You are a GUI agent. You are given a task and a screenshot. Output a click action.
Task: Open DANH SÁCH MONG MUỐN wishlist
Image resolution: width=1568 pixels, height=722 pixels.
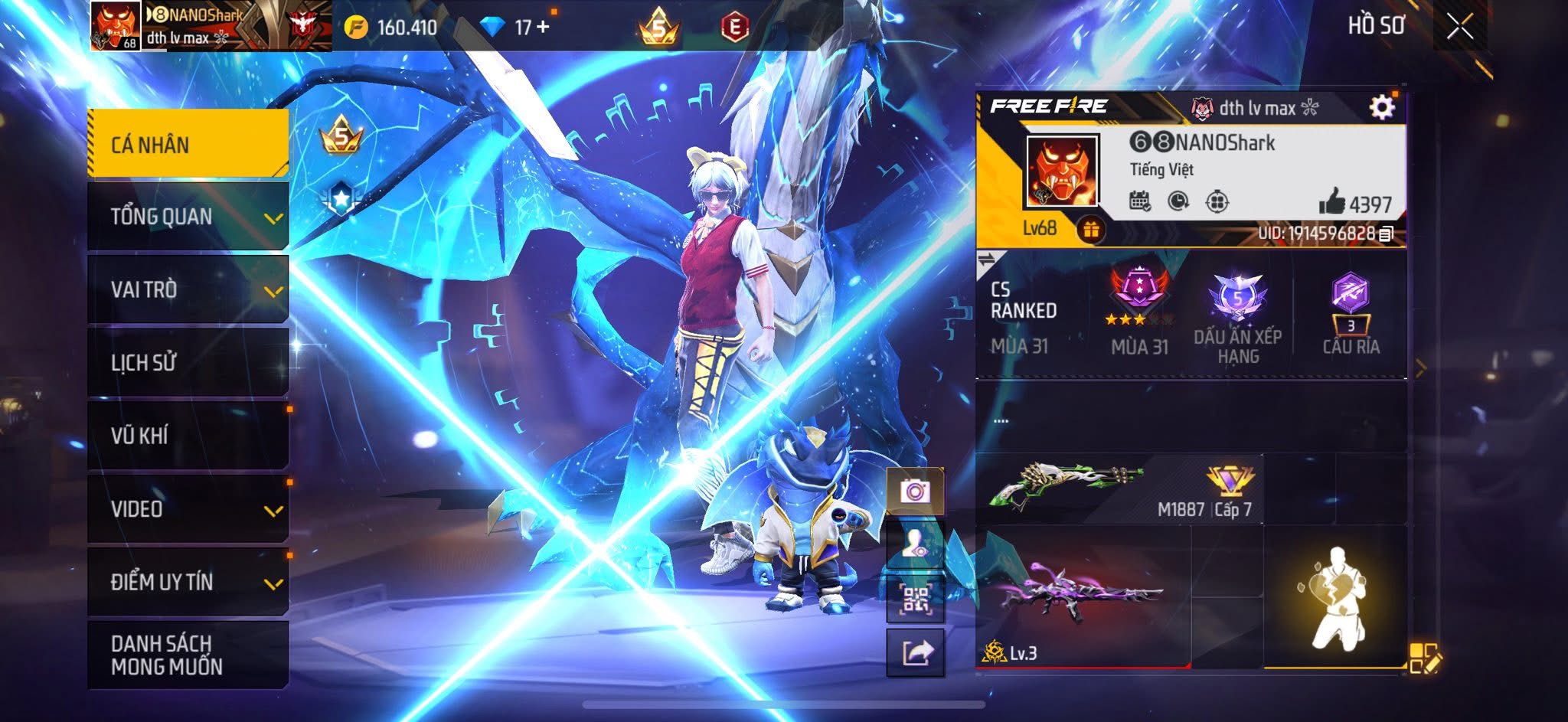[x=188, y=655]
